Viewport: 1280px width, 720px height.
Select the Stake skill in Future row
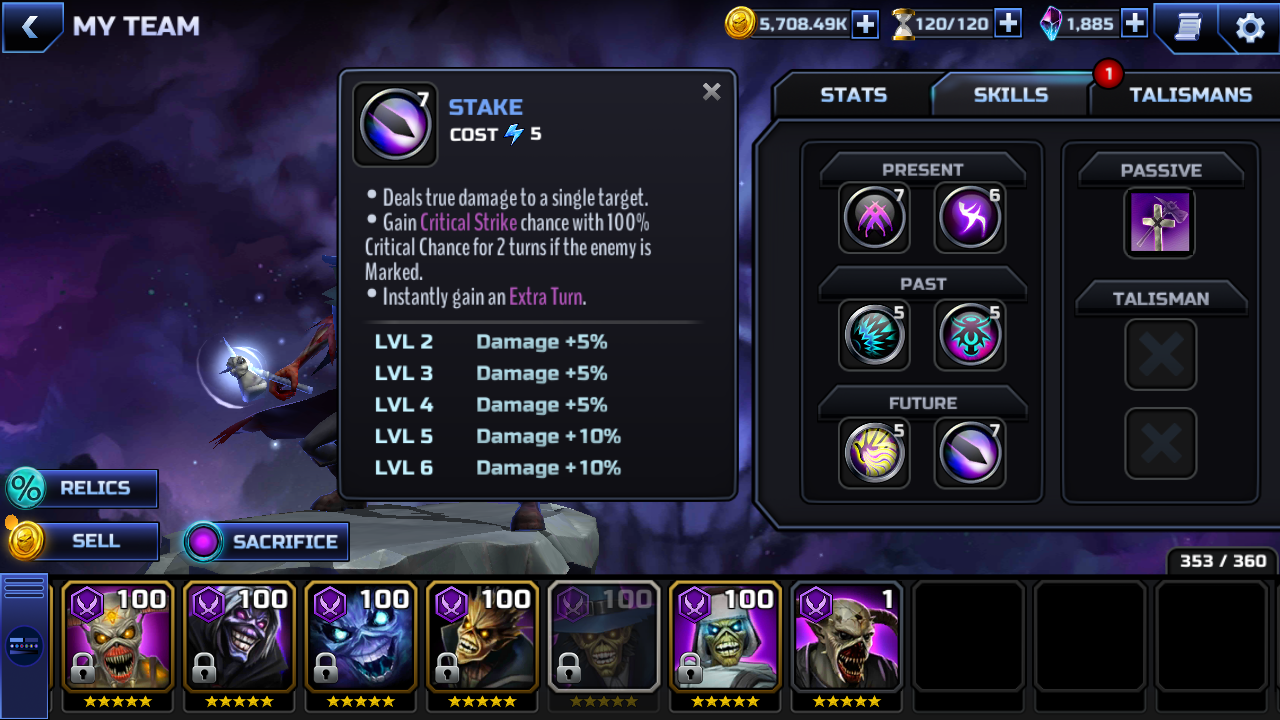[x=969, y=452]
